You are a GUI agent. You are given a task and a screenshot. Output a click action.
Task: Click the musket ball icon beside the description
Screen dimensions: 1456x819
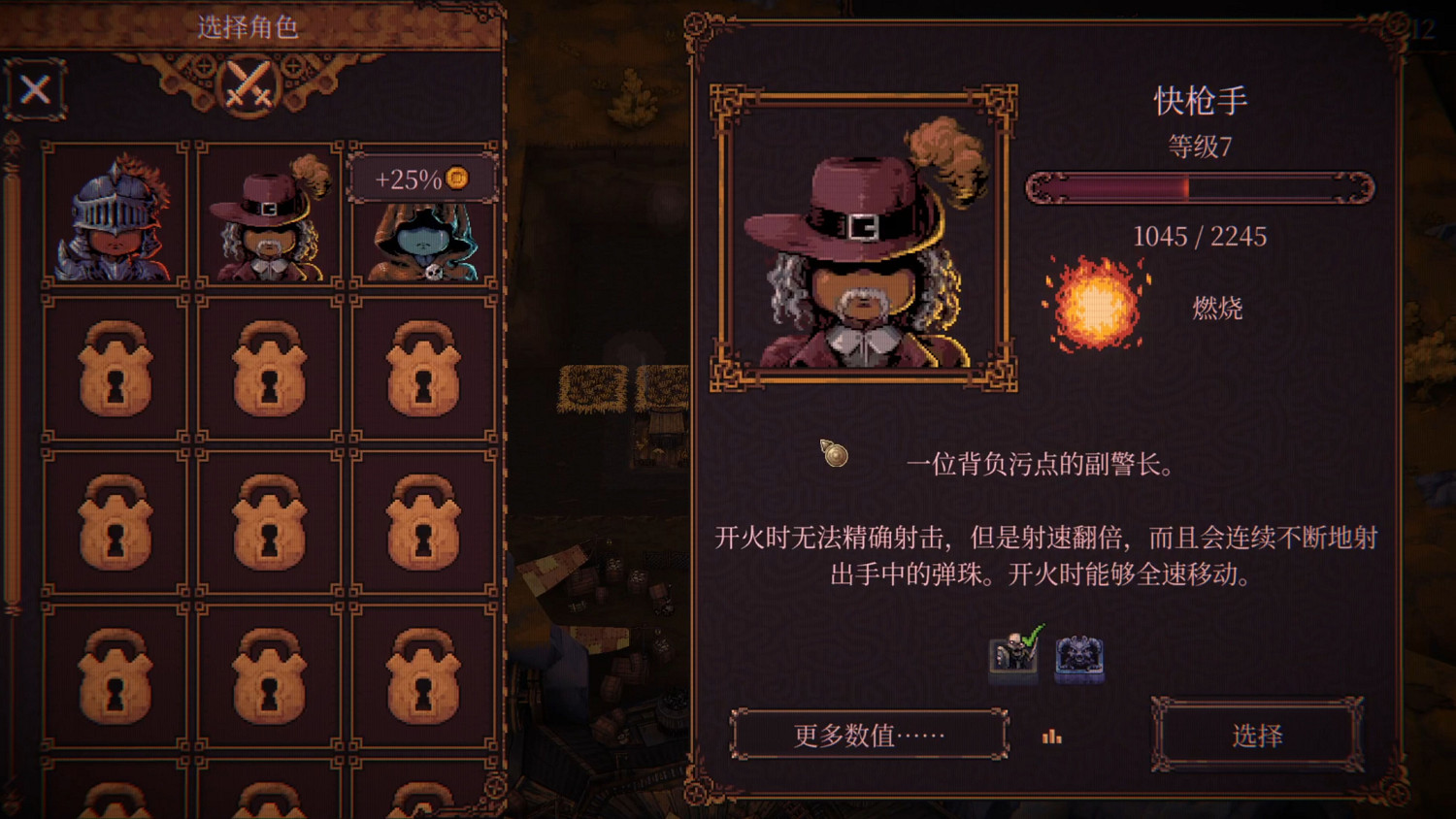[833, 454]
